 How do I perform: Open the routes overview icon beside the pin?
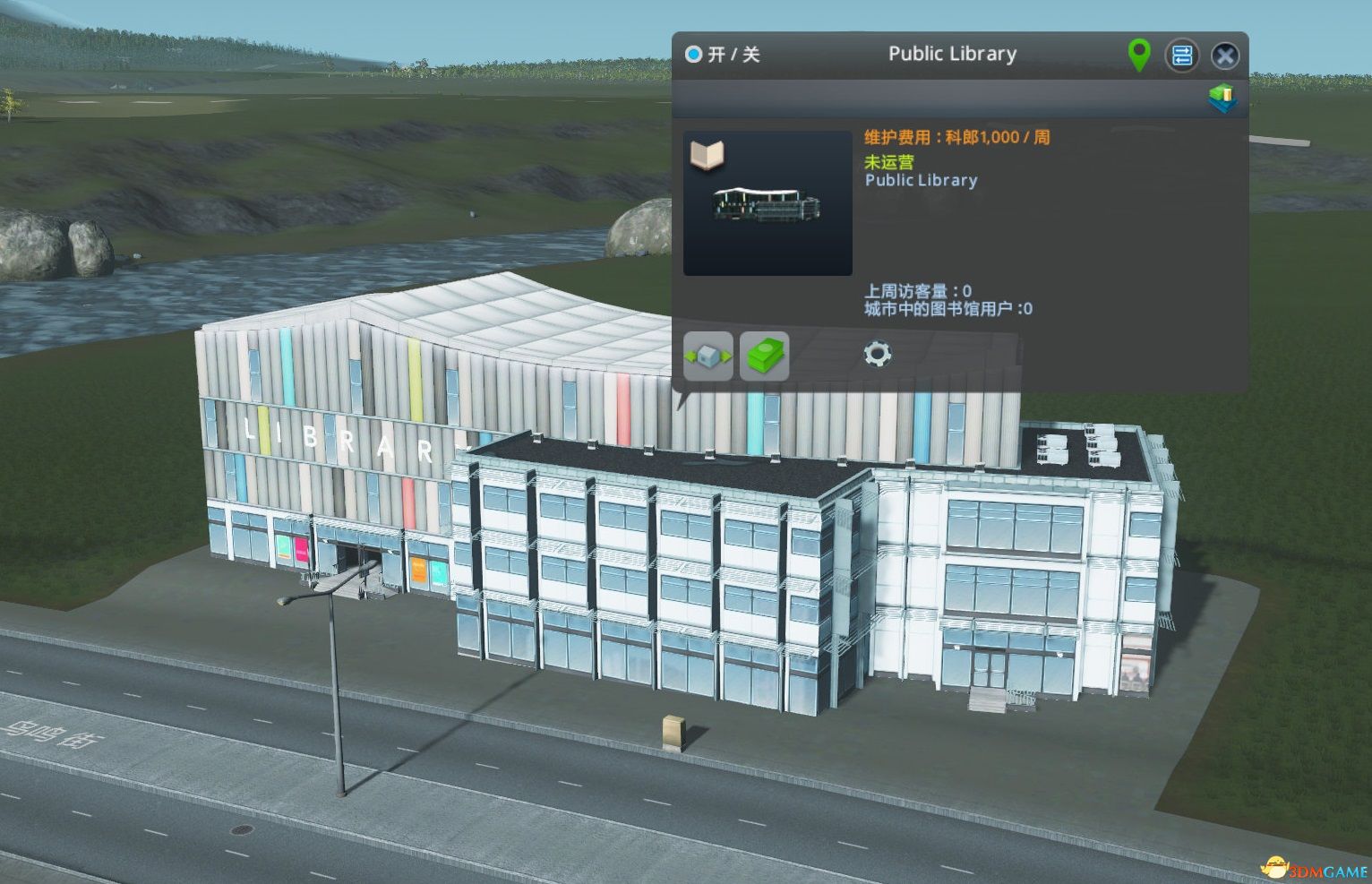[x=1182, y=55]
